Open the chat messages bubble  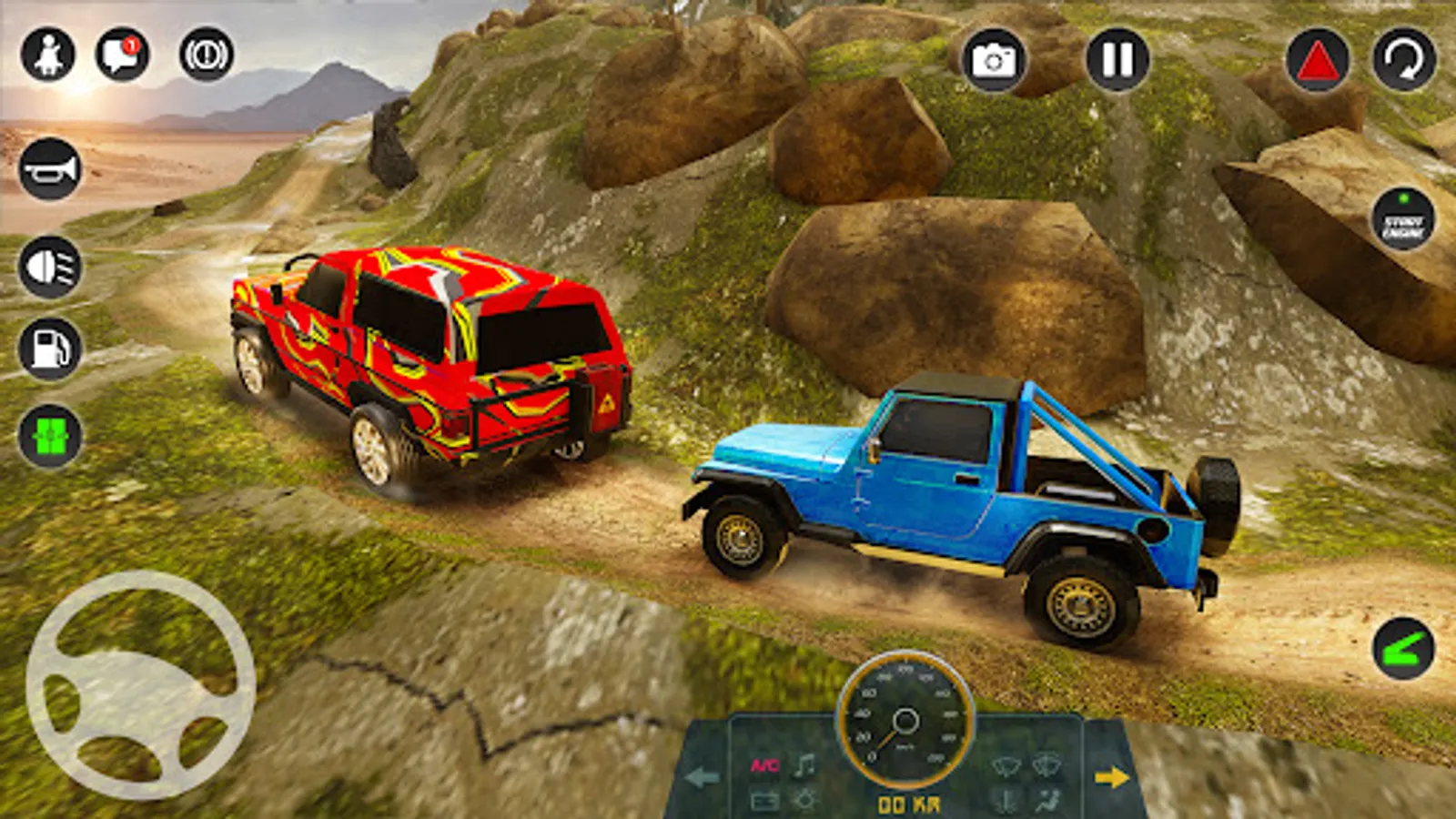click(x=122, y=55)
